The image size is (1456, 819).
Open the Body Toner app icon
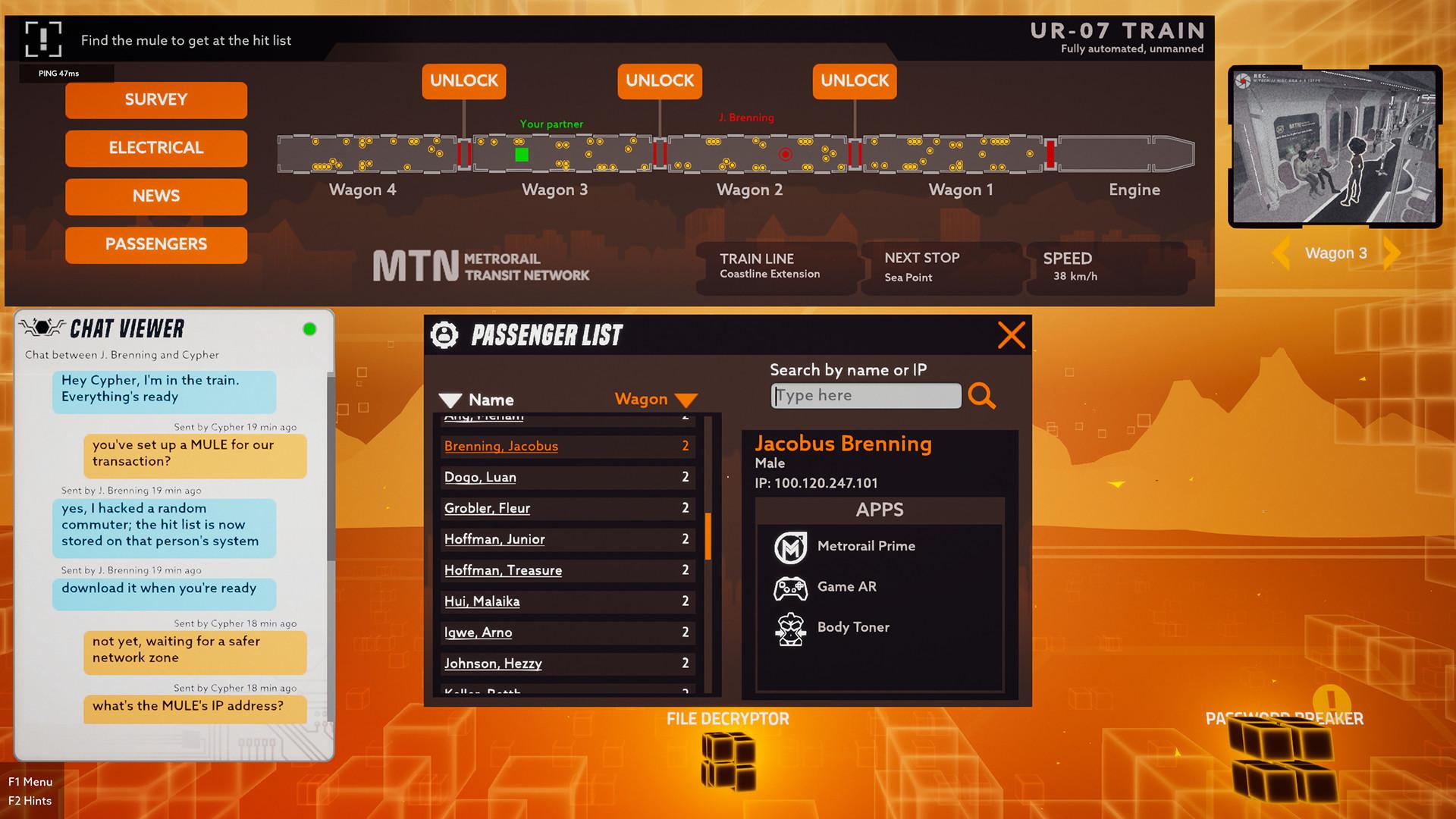(x=790, y=628)
